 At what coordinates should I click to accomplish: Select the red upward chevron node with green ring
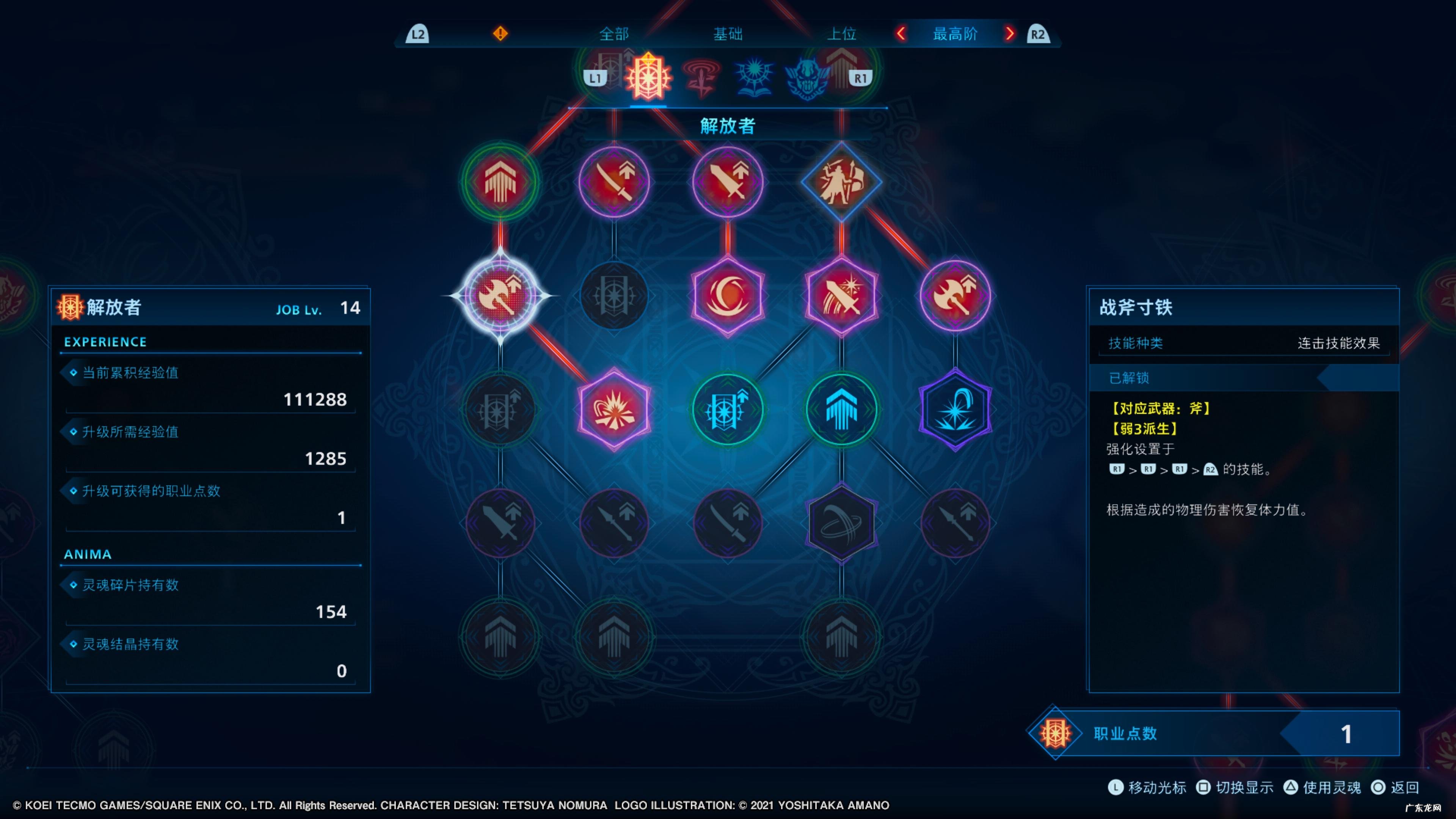pos(500,182)
